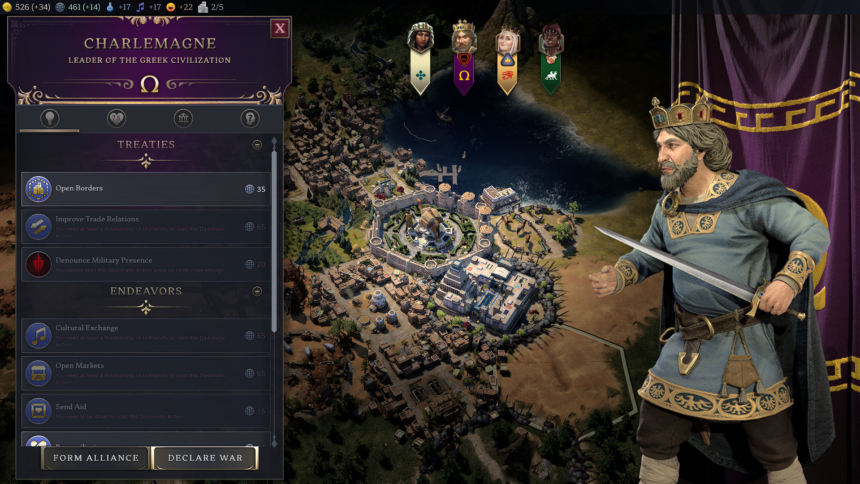Close the Charlemagne diplomacy panel
The height and width of the screenshot is (484, 860).
coord(280,28)
